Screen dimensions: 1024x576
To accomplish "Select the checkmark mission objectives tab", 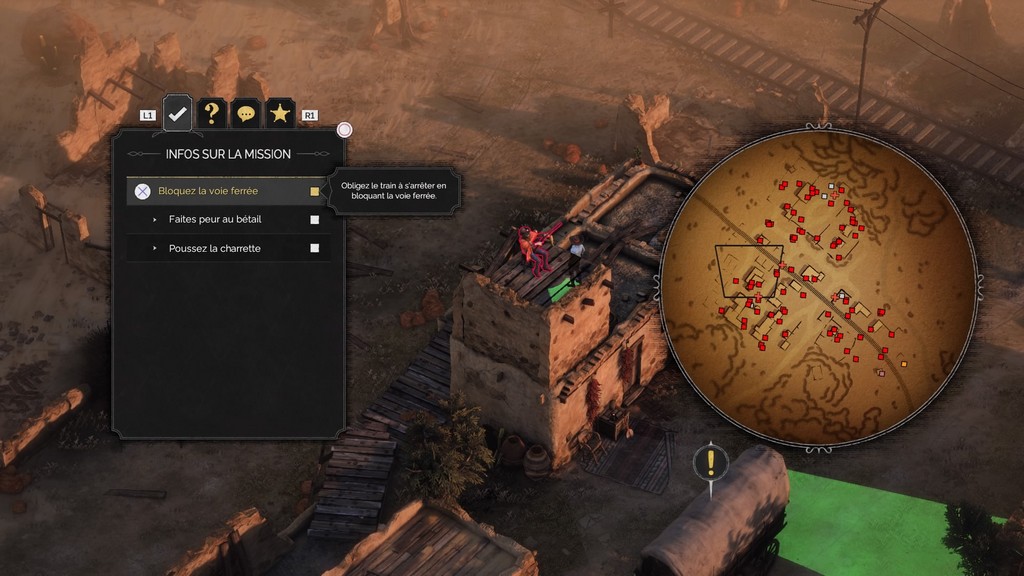I will tap(178, 113).
